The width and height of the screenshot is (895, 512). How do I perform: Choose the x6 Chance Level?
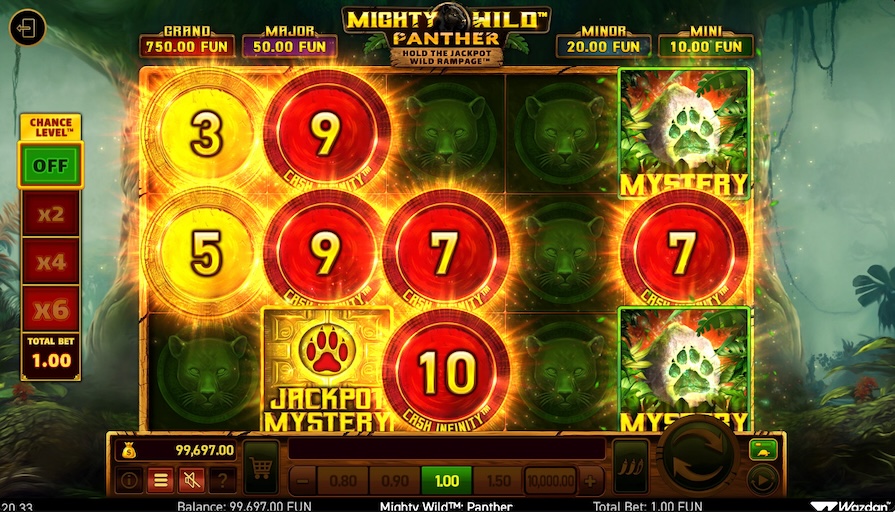pos(50,309)
